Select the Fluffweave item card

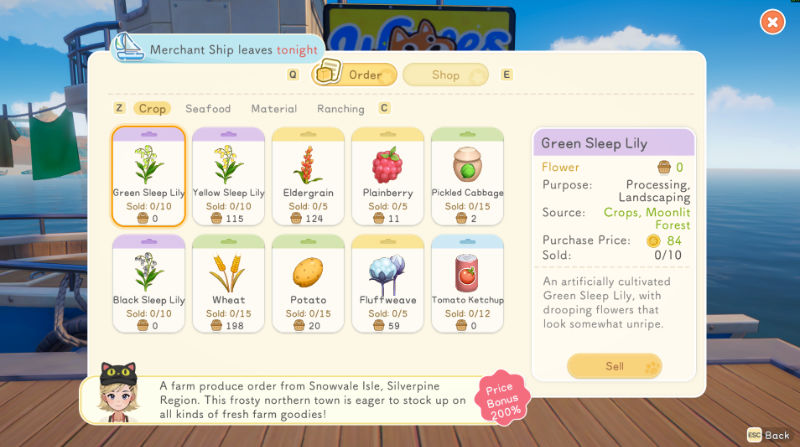tap(388, 284)
